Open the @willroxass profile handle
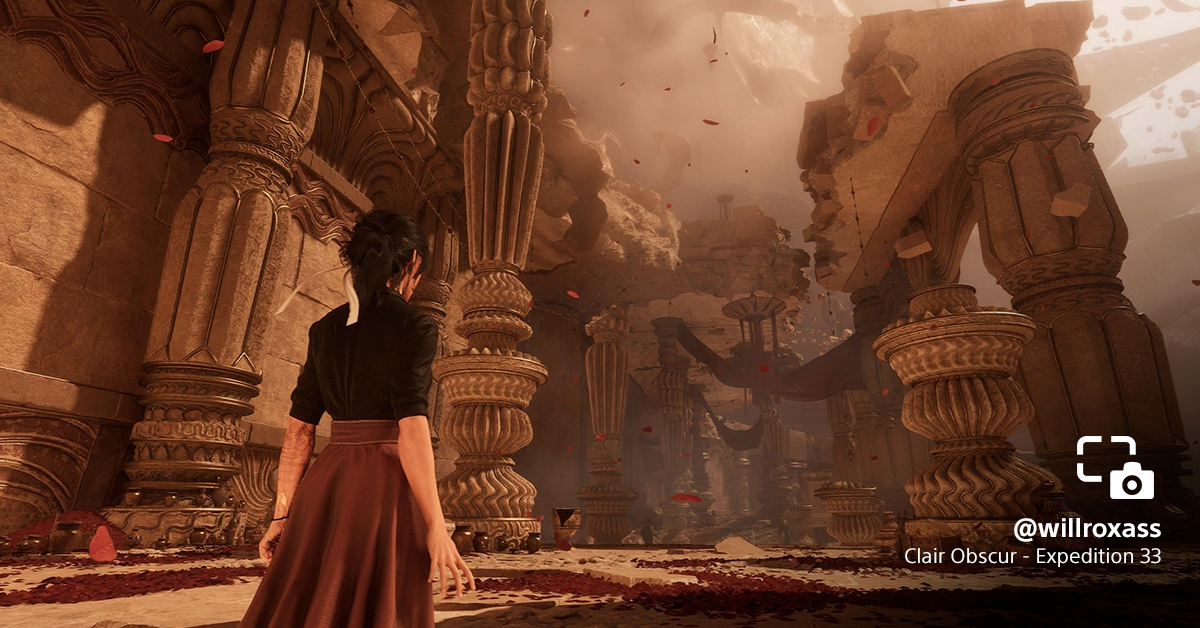This screenshot has height=628, width=1200. click(1087, 528)
